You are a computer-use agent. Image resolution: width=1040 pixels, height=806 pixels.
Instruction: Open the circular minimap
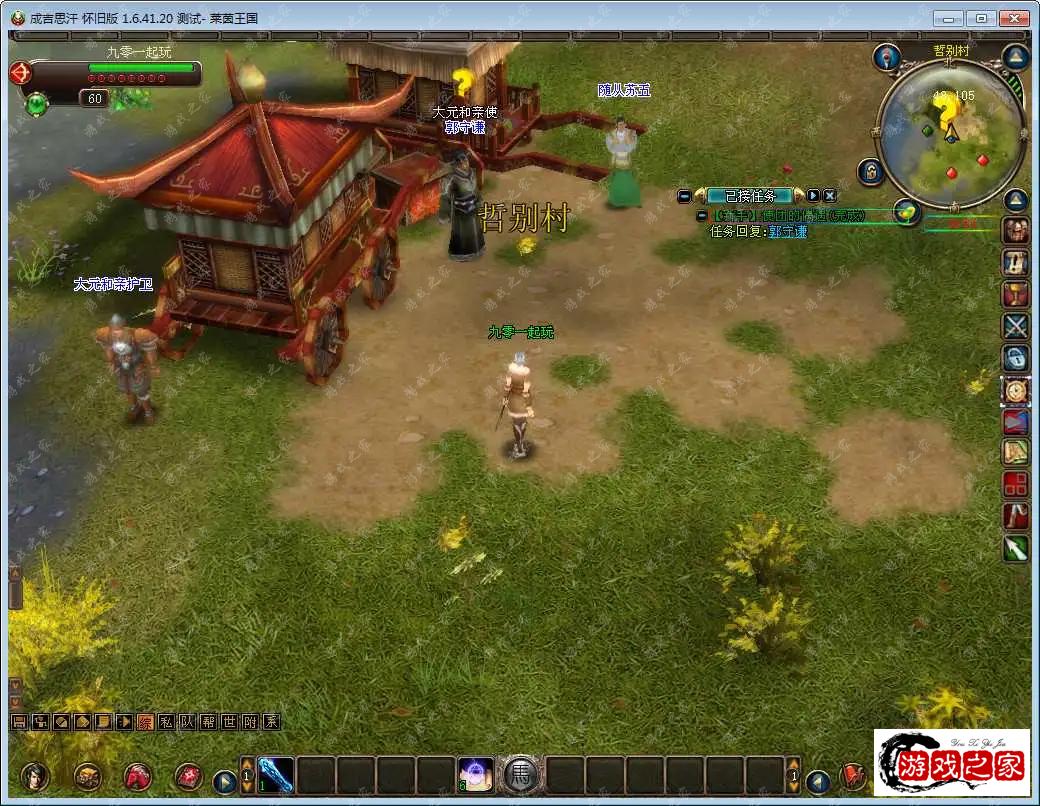[x=948, y=133]
